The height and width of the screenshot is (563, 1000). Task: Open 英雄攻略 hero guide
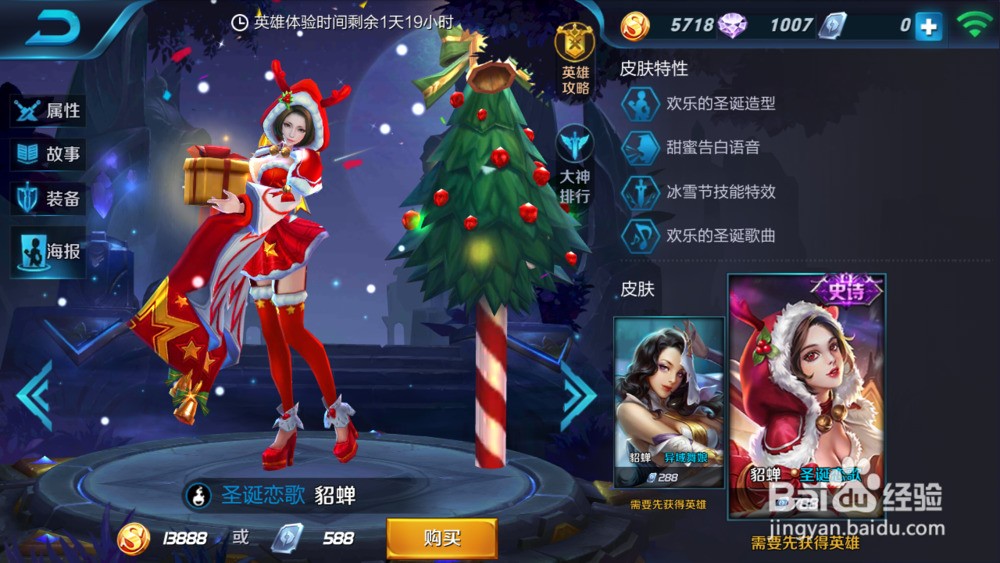[575, 62]
